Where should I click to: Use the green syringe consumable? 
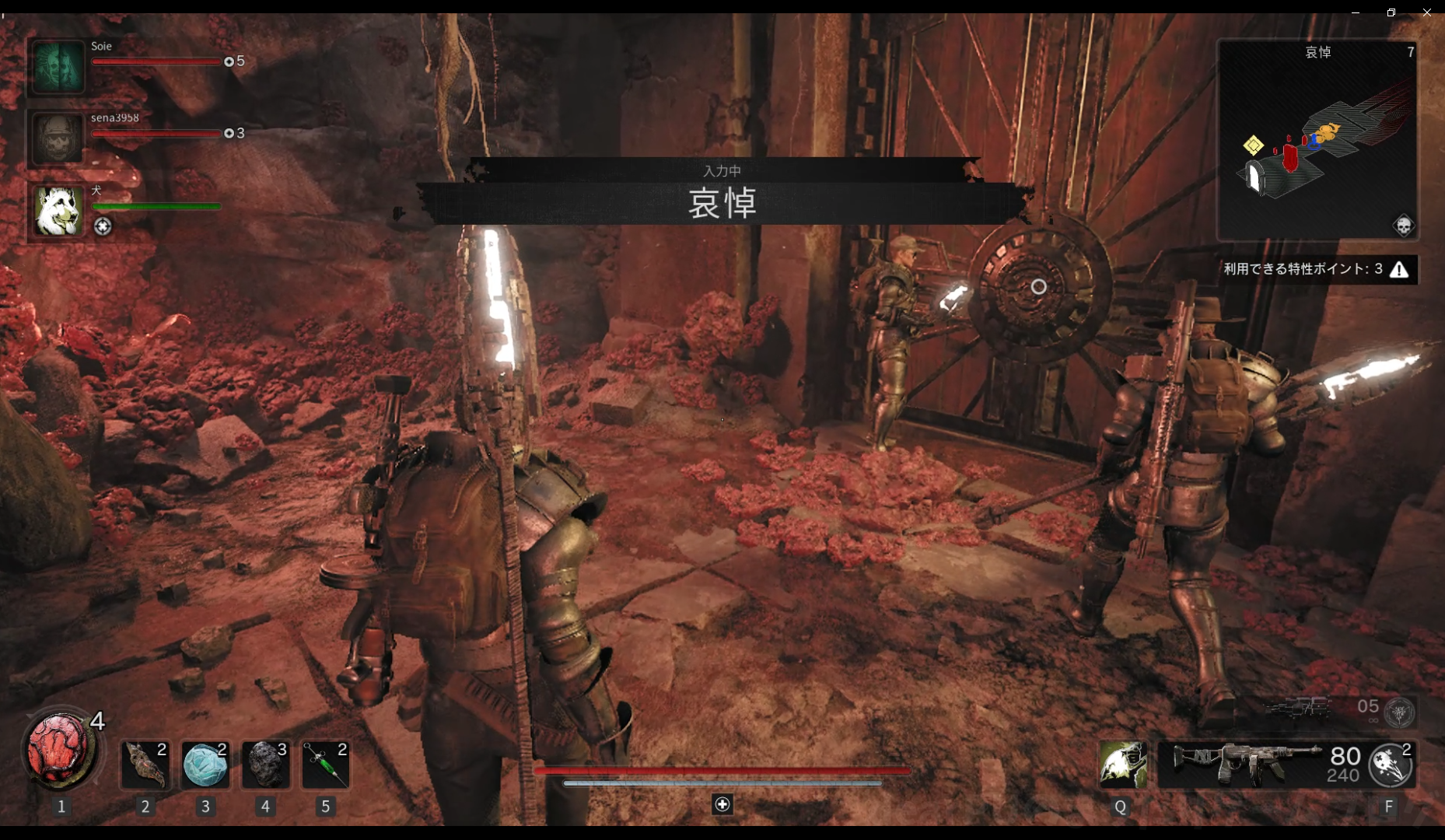point(325,764)
